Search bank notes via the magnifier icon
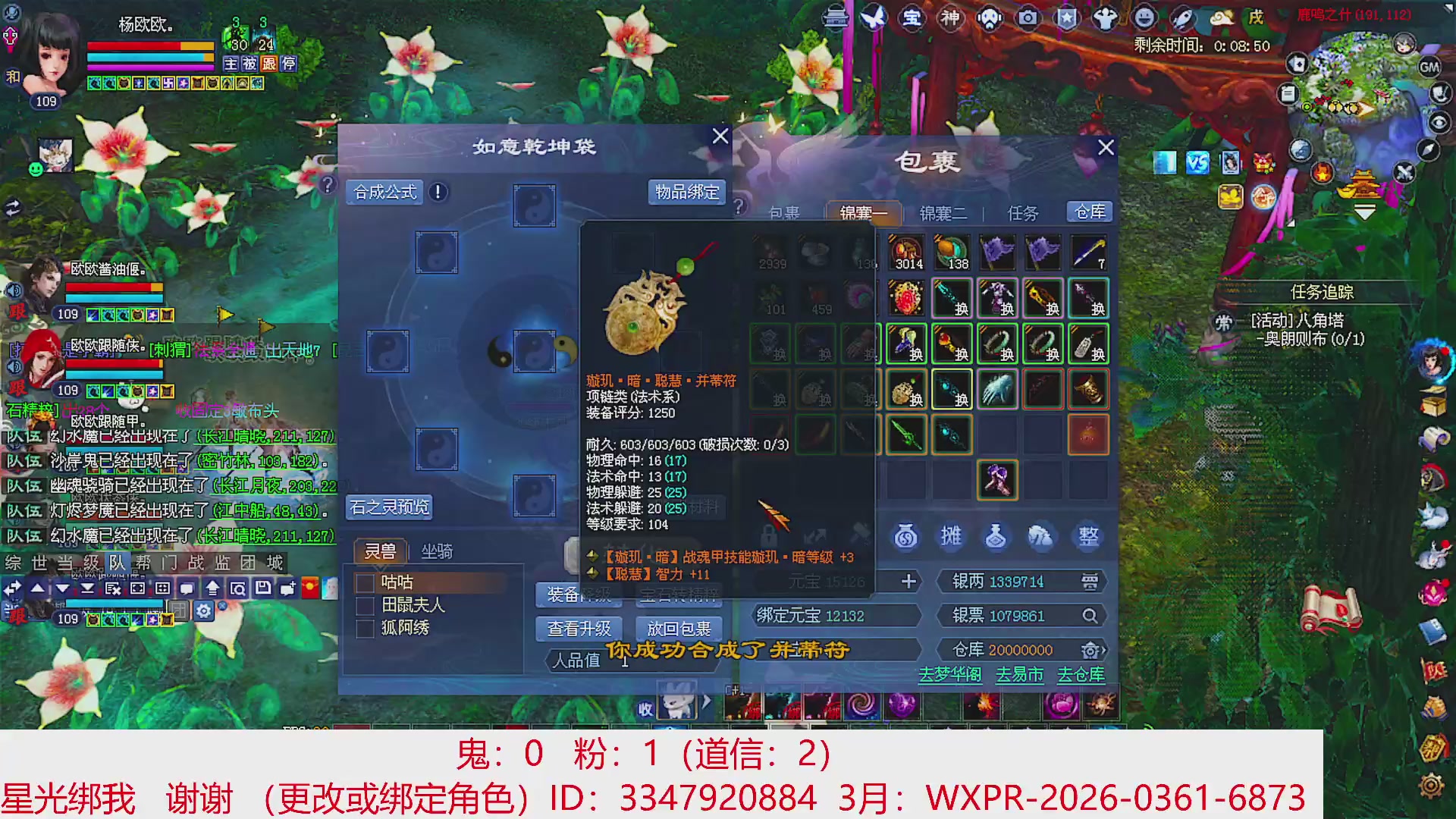Viewport: 1456px width, 819px height. click(1090, 616)
